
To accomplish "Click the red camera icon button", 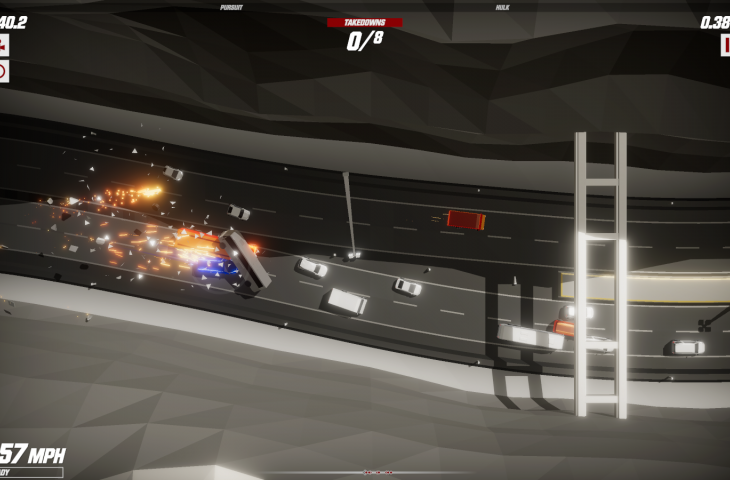I will 3,45.
